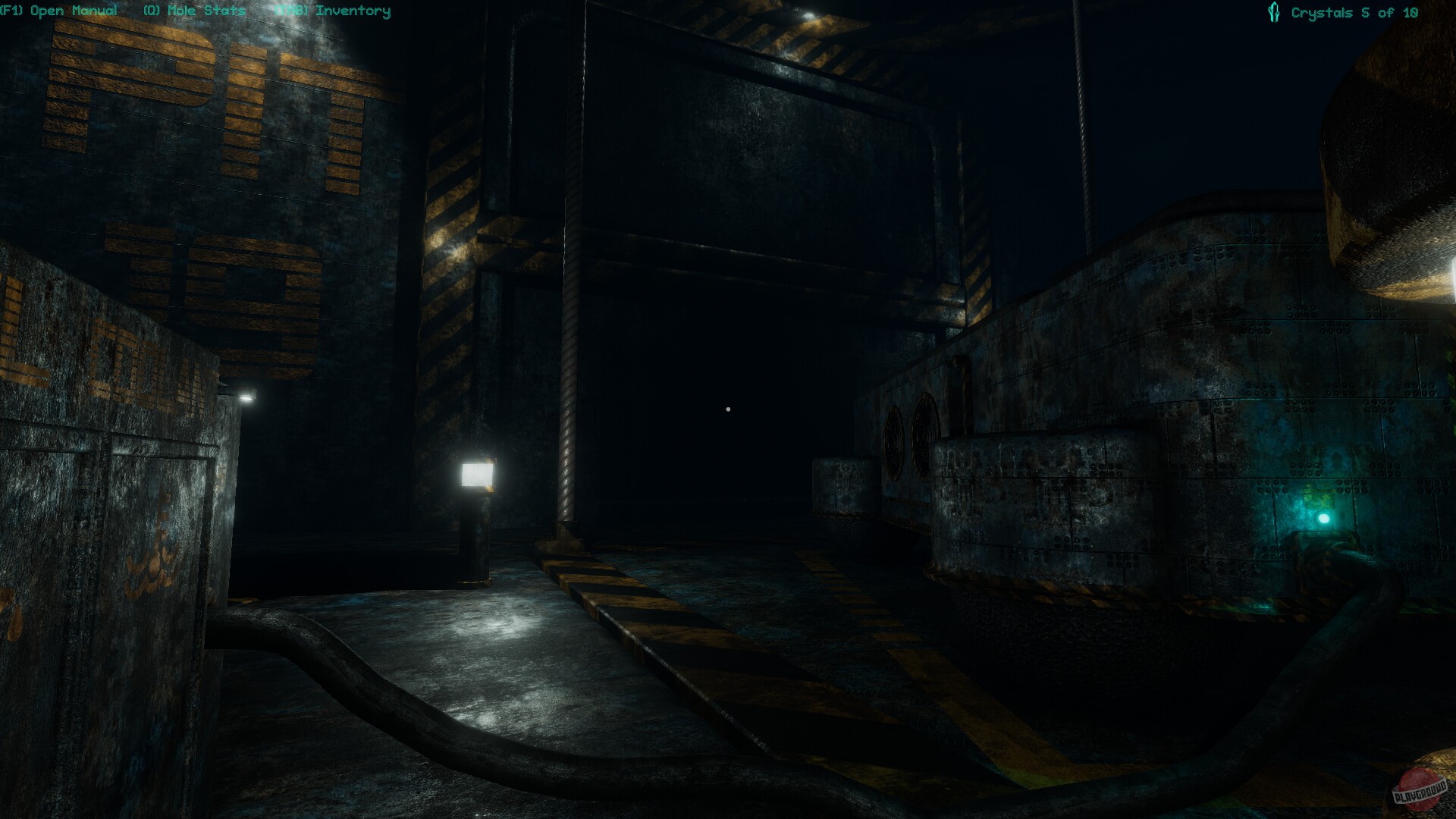Open the Manual via the F1 prompt
This screenshot has width=1456, height=819.
click(x=59, y=11)
